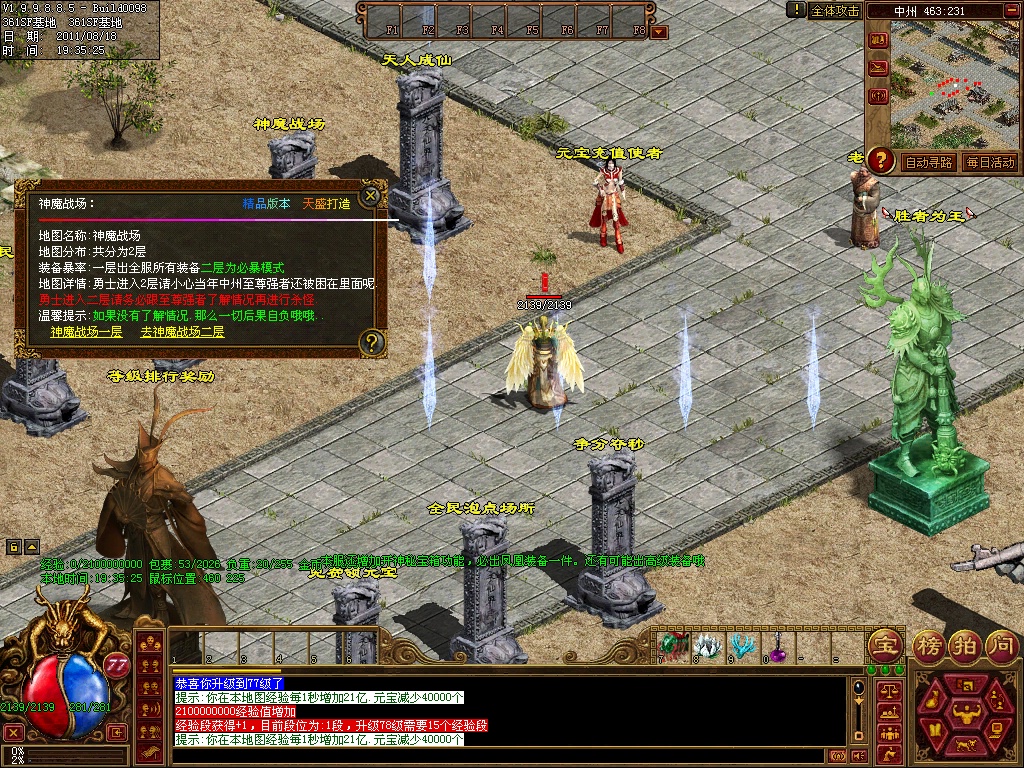Choose the 神魔战场一层 link
The width and height of the screenshot is (1024, 768).
(x=86, y=331)
